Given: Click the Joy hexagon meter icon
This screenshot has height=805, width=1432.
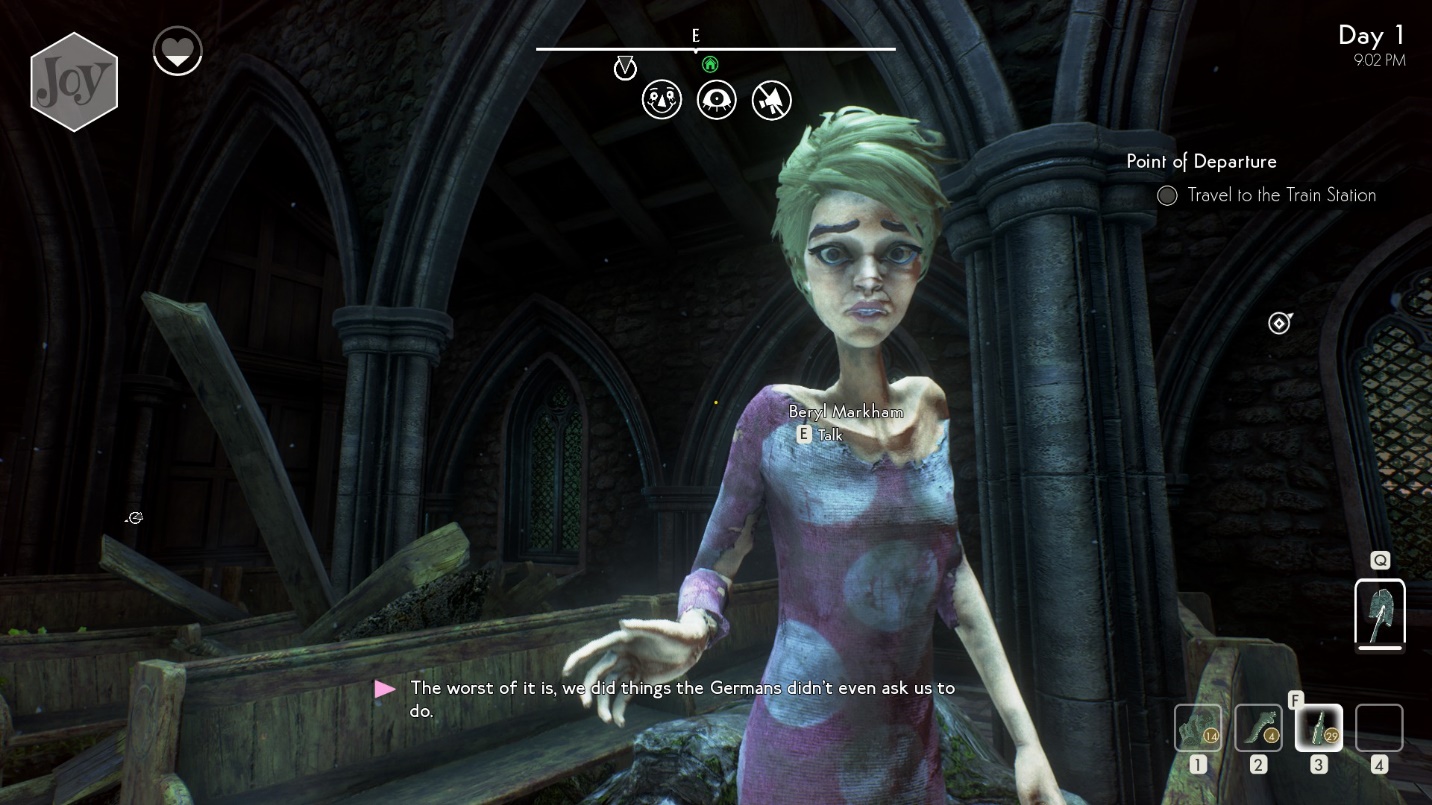Looking at the screenshot, I should pos(74,82).
